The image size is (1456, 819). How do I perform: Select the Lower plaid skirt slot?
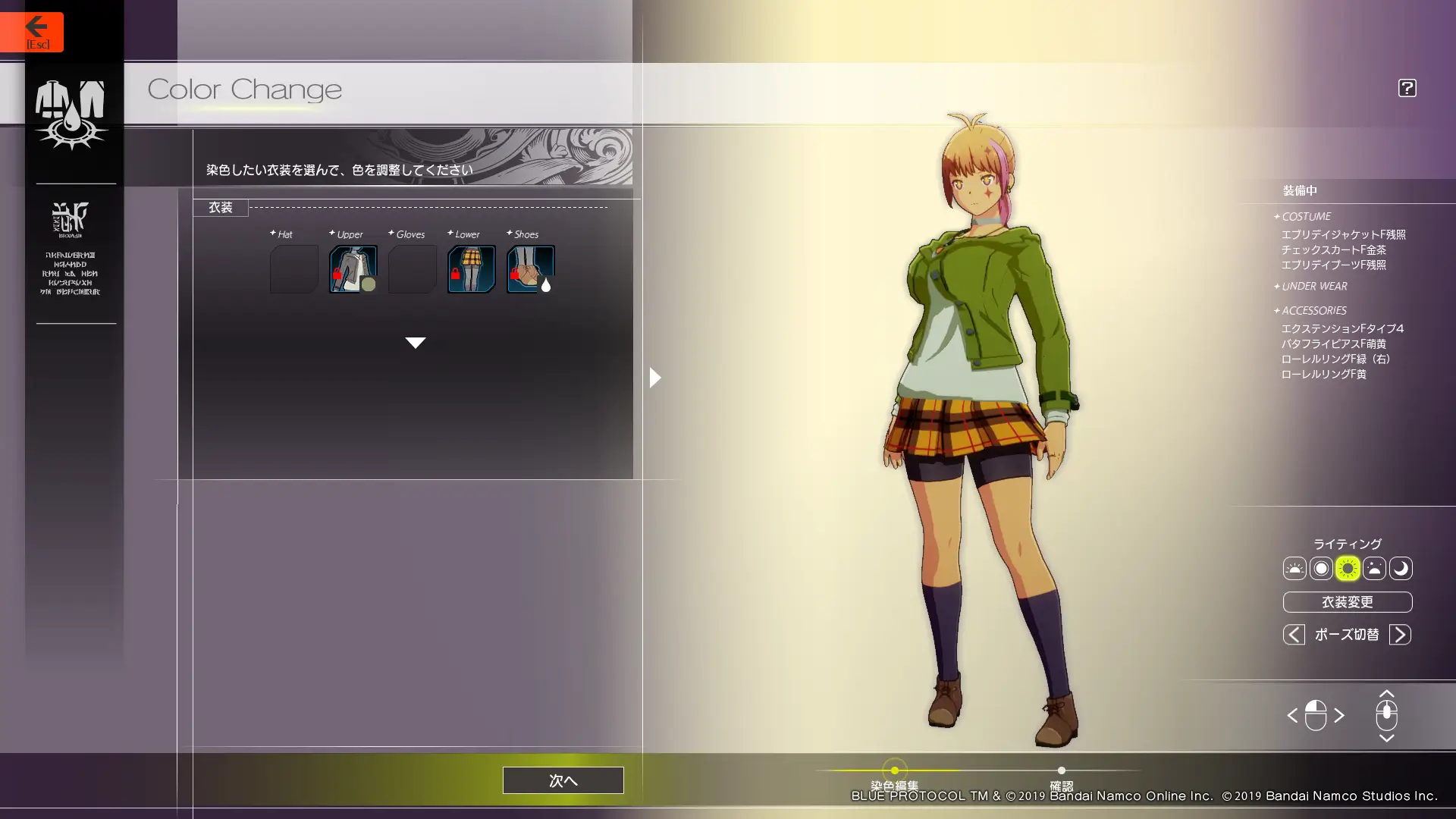coord(471,268)
